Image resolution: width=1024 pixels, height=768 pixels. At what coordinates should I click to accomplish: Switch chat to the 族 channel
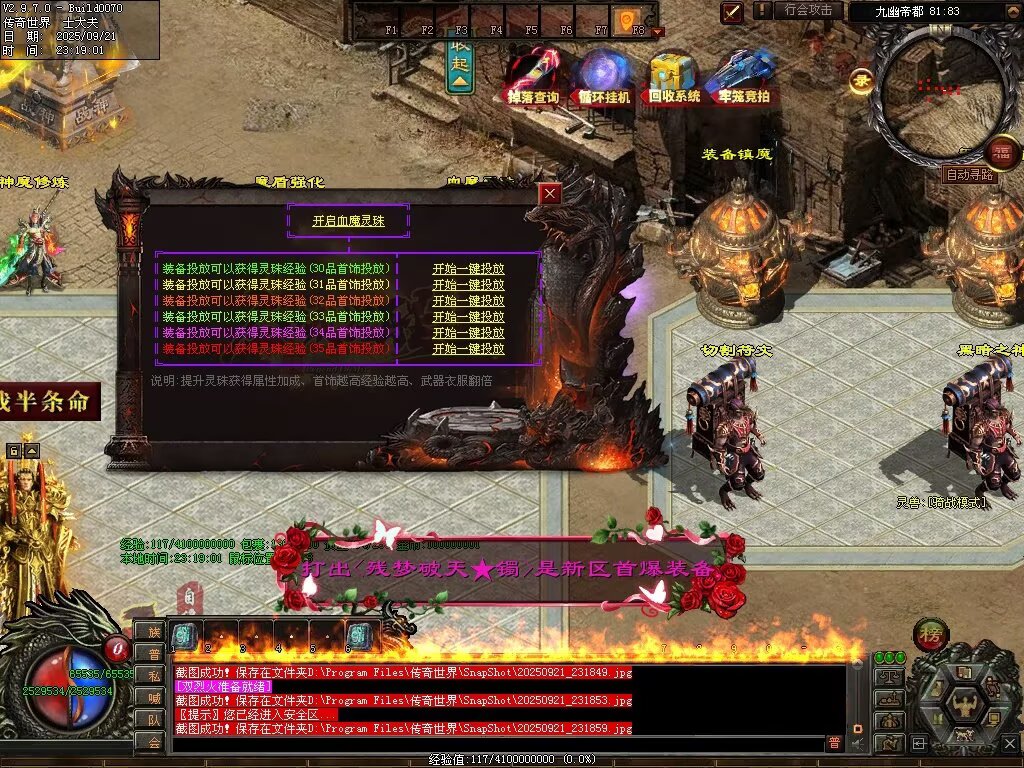coord(152,631)
